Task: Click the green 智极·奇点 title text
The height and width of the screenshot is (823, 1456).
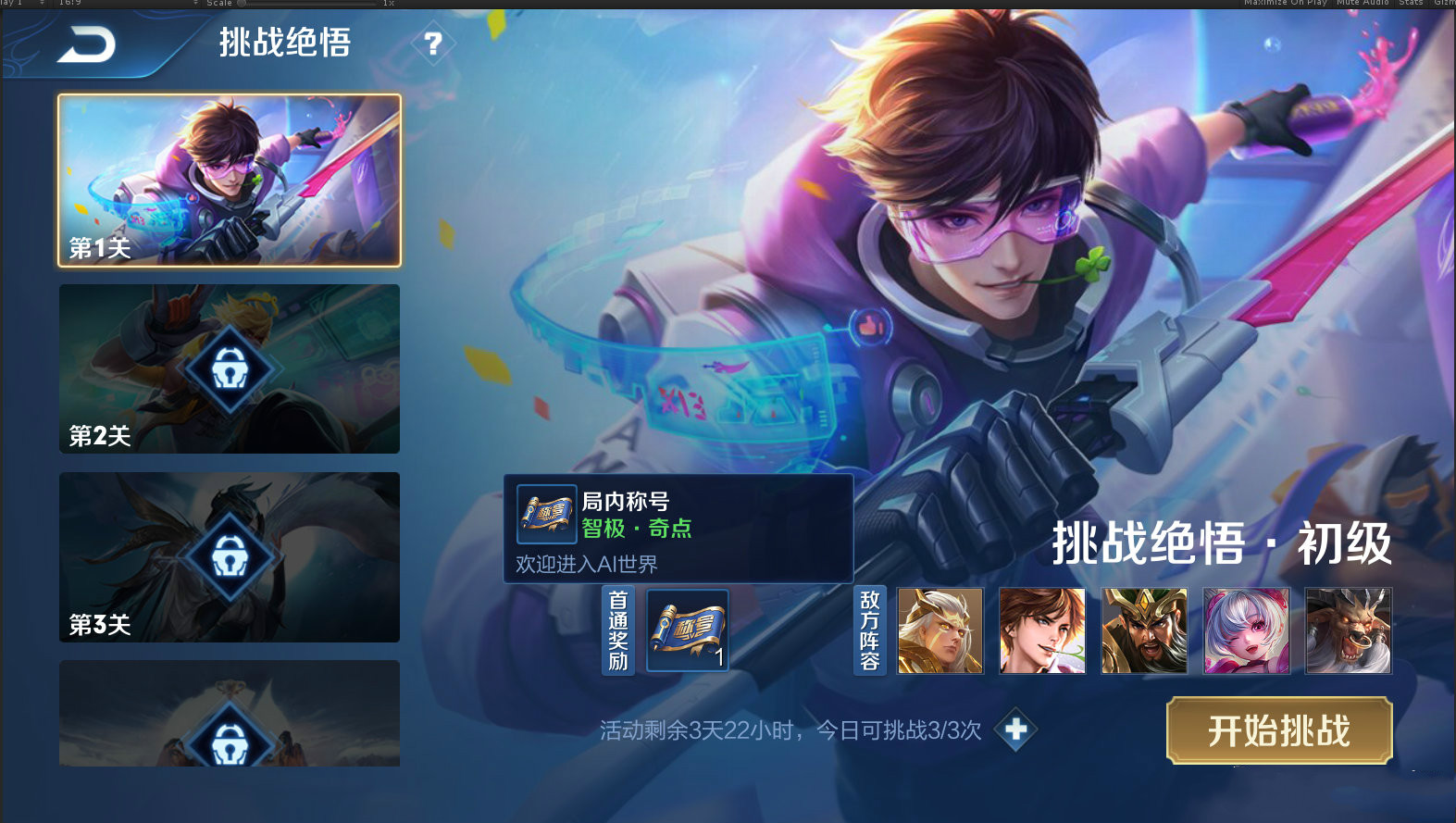Action: [x=637, y=530]
